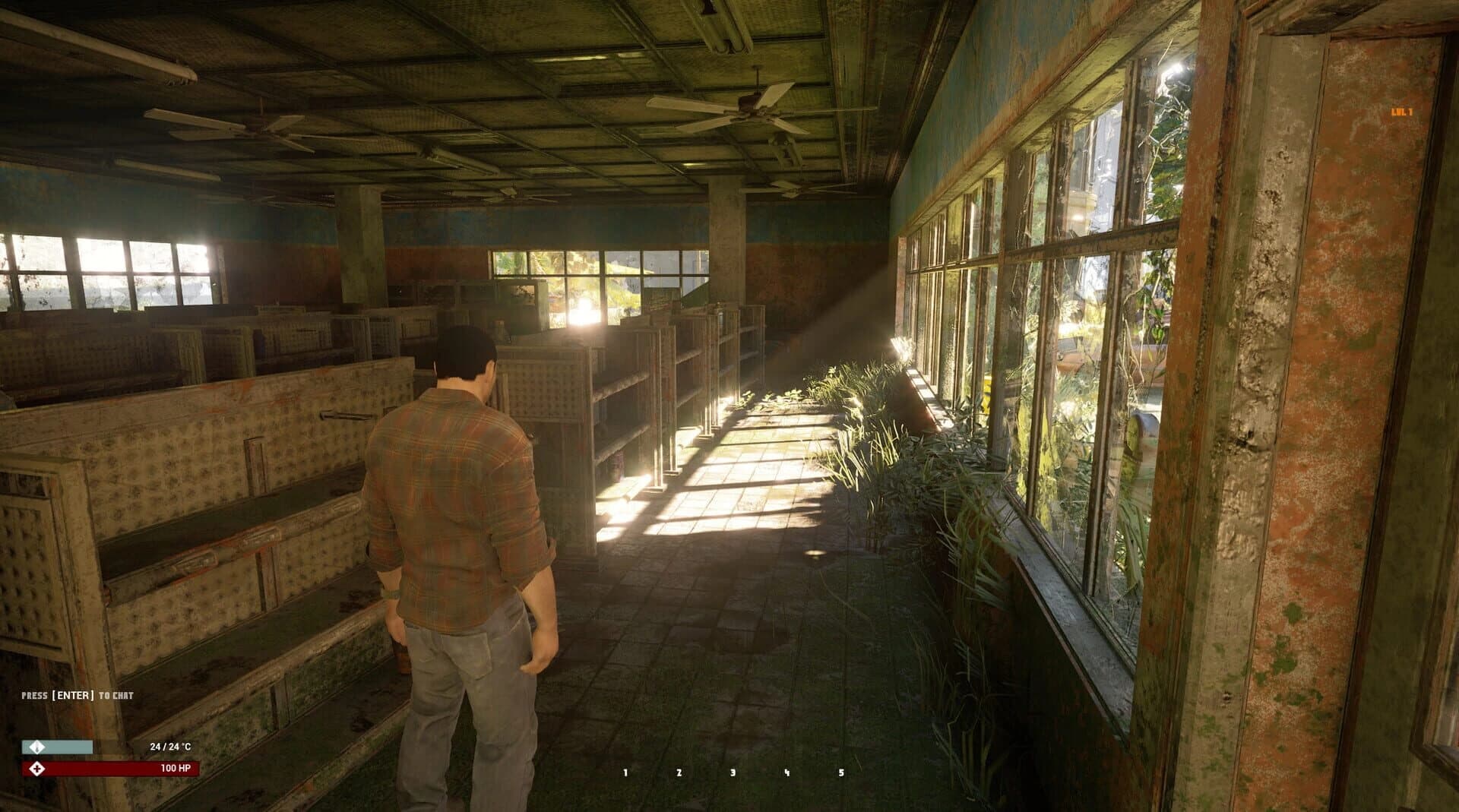The width and height of the screenshot is (1459, 812).
Task: Click hotbar slot 2 to equip its item
Action: point(679,773)
